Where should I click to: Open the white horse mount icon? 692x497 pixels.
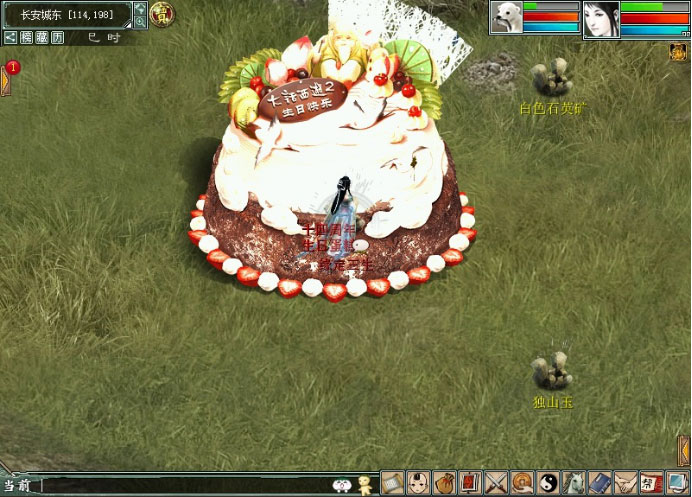[x=574, y=482]
